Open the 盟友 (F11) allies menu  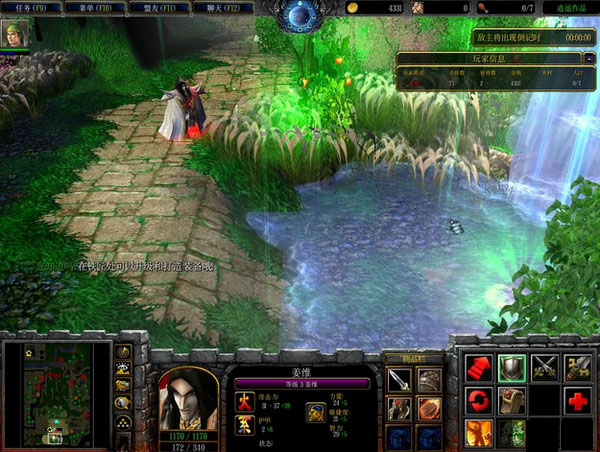coord(157,8)
